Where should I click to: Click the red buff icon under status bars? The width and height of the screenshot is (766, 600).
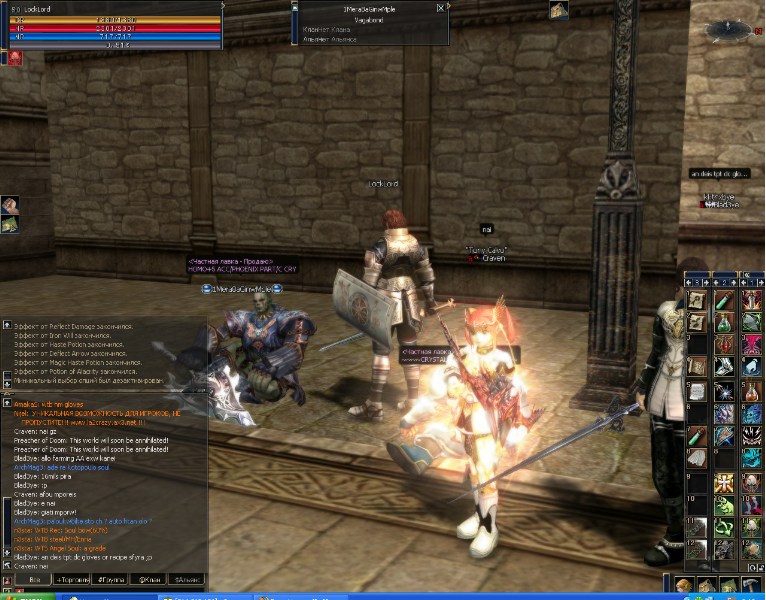click(16, 58)
